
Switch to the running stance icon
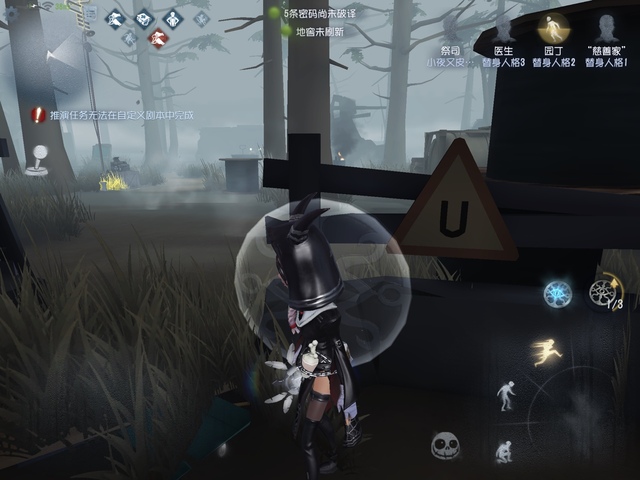point(547,351)
